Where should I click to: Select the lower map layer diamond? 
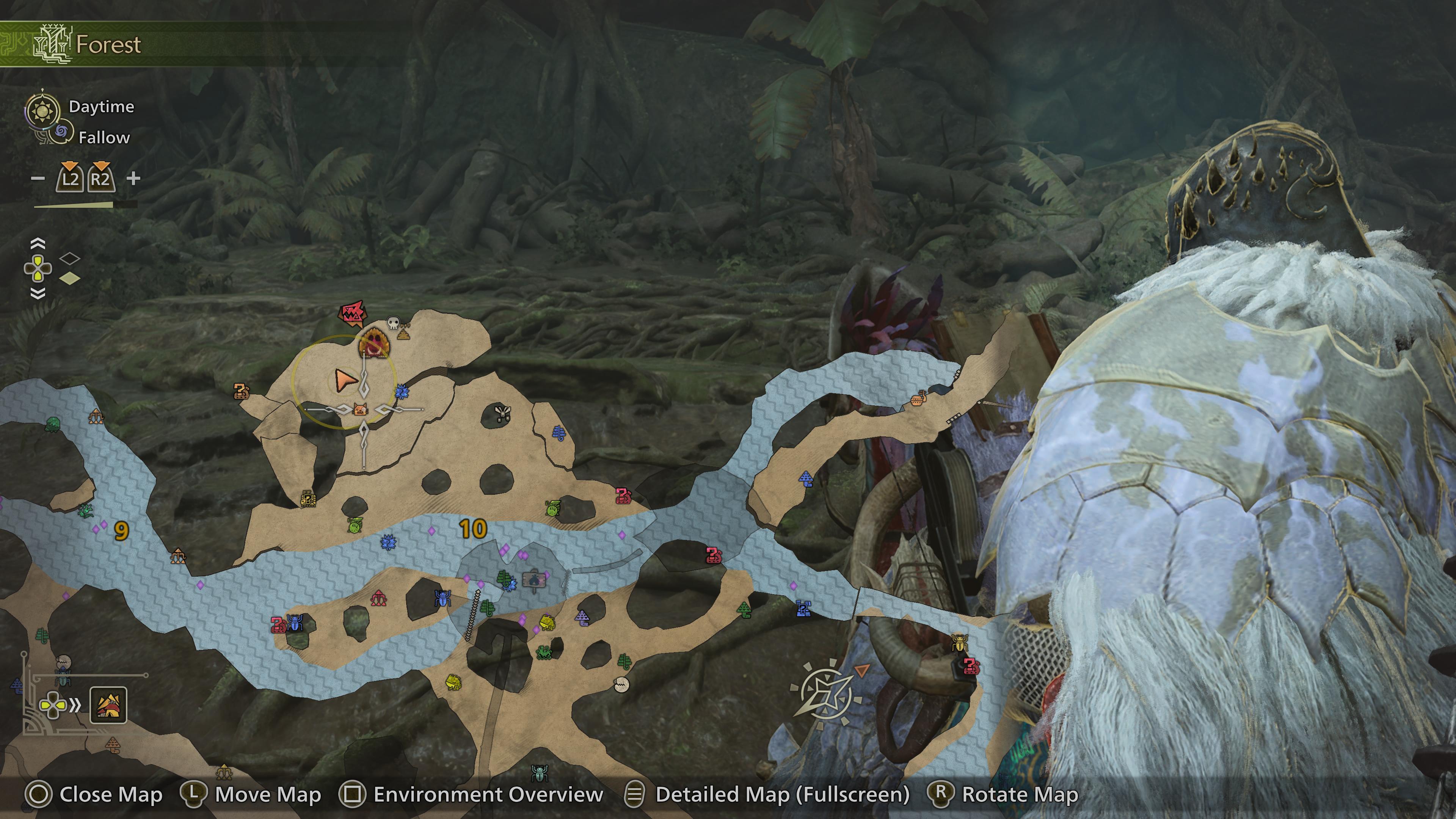pyautogui.click(x=69, y=278)
